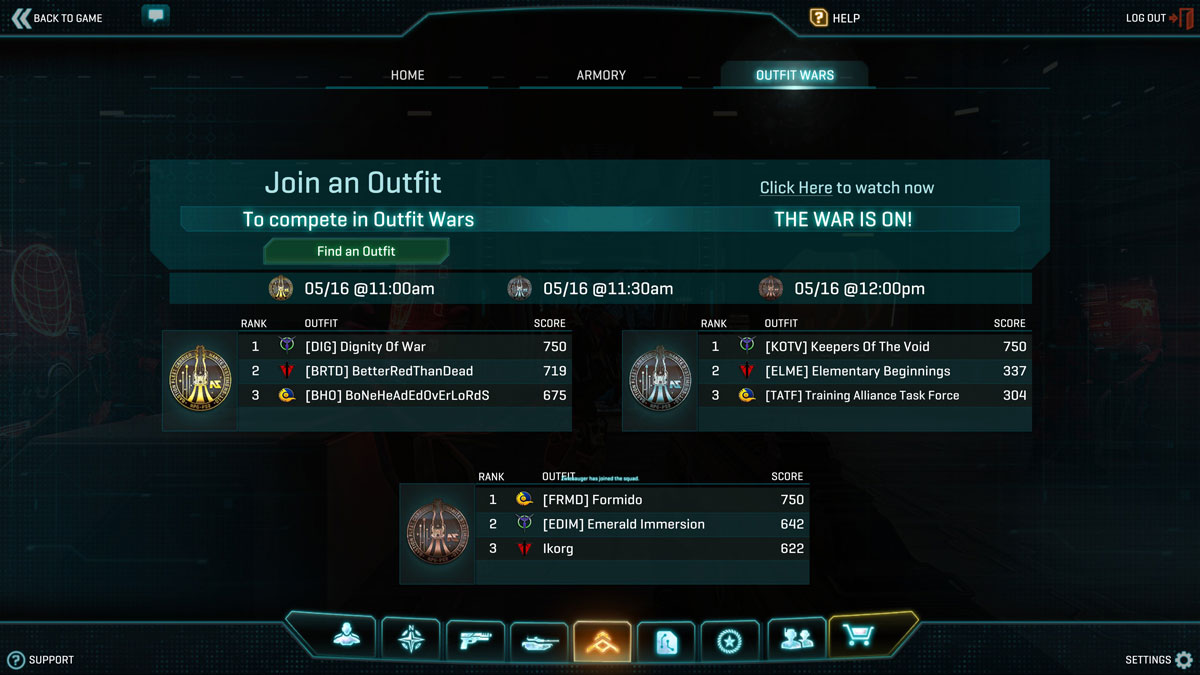
Task: Open the shopping cart store icon
Action: (858, 636)
